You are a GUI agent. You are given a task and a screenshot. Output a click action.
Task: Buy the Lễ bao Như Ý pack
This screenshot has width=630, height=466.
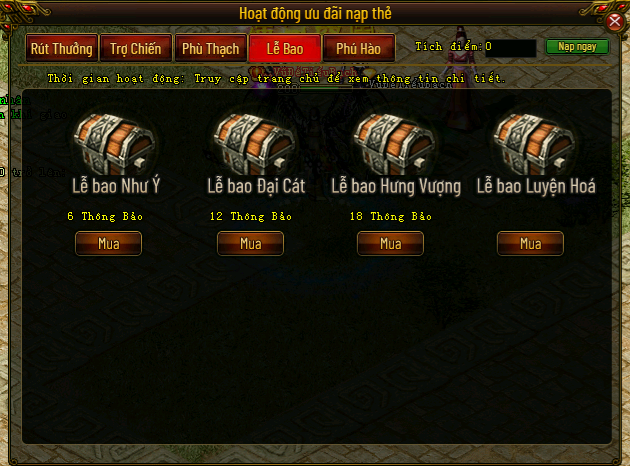point(109,243)
